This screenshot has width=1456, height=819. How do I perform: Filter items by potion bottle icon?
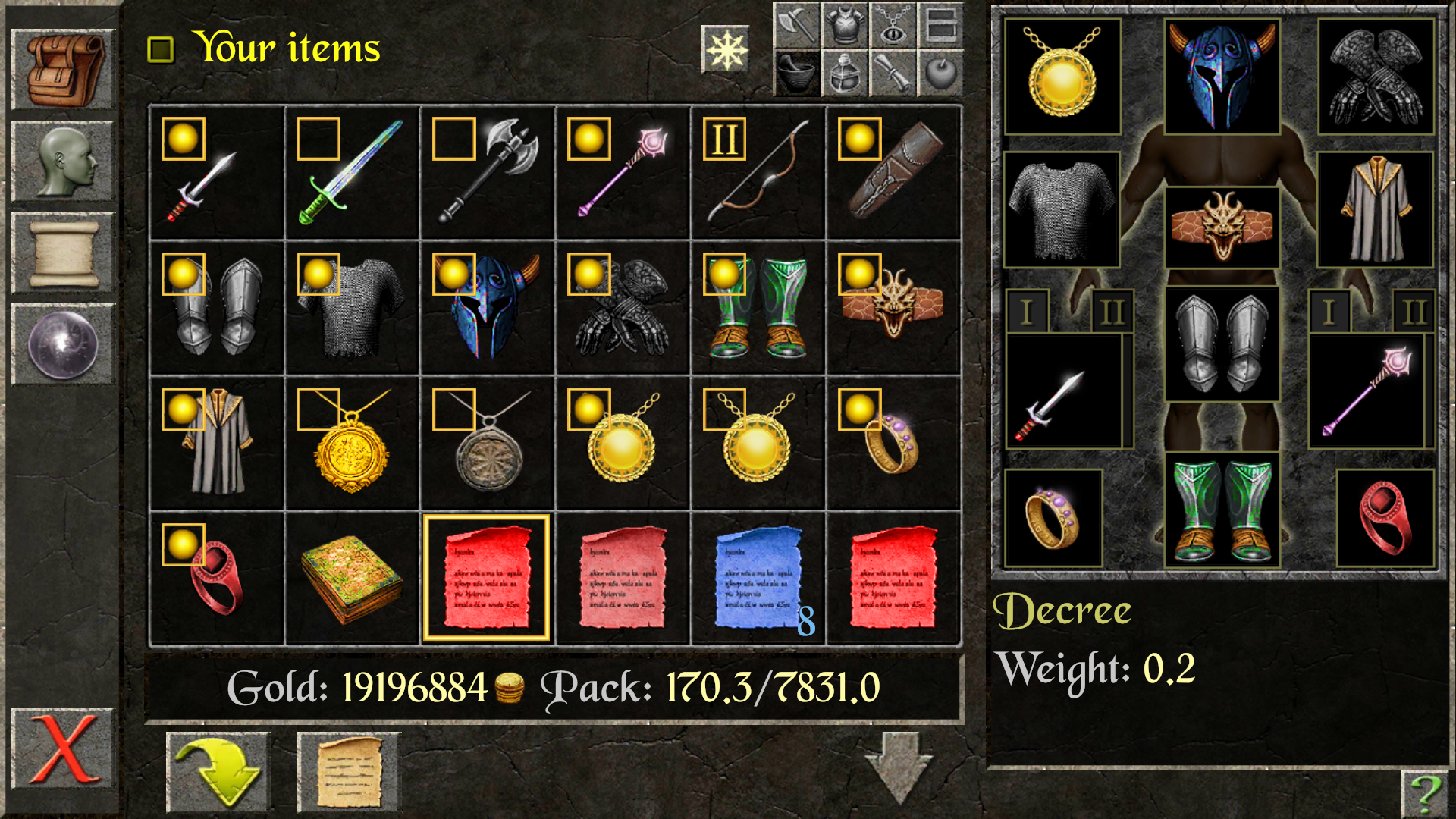click(x=845, y=74)
